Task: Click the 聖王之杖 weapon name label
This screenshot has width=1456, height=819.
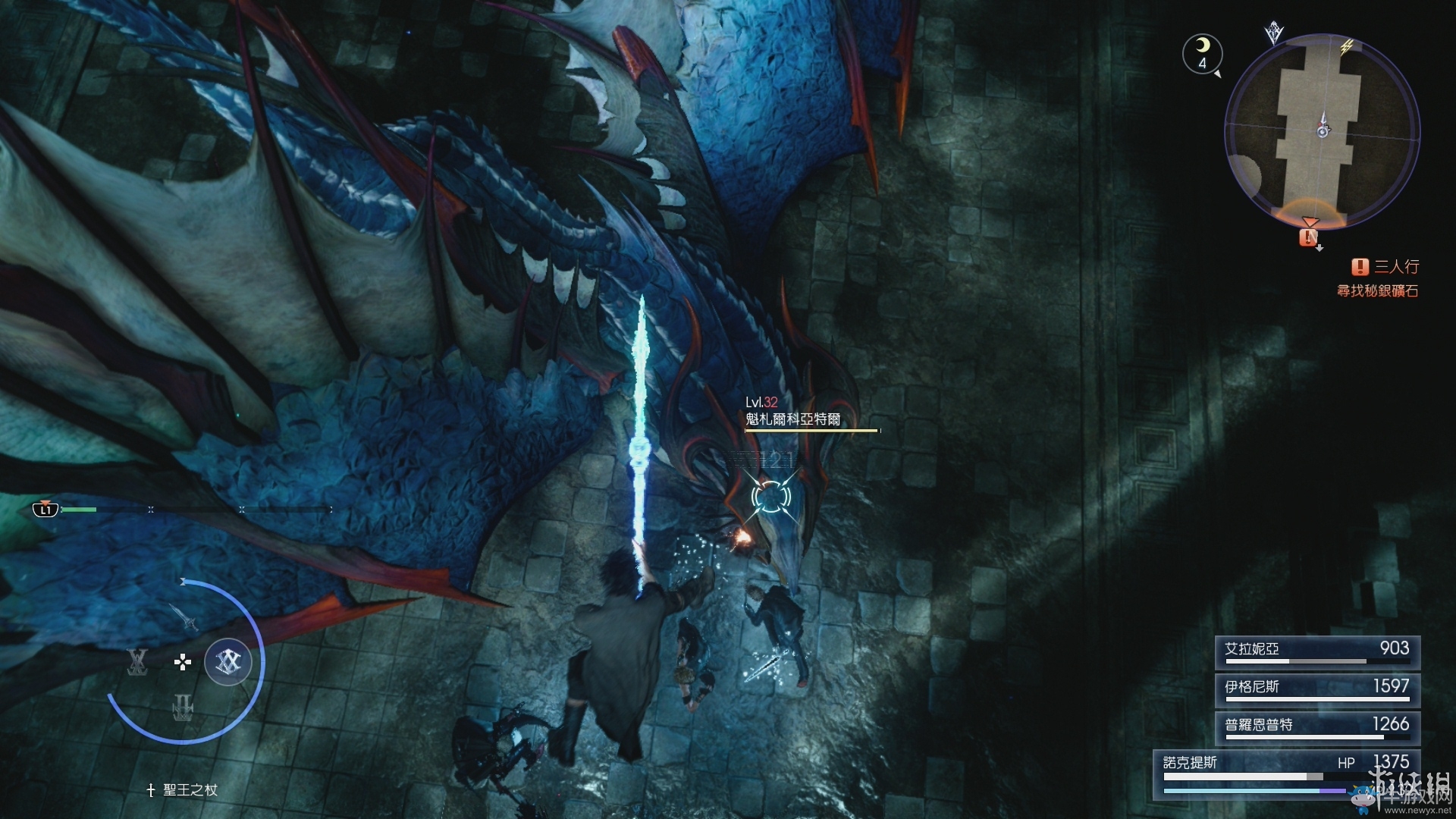Action: click(x=183, y=790)
